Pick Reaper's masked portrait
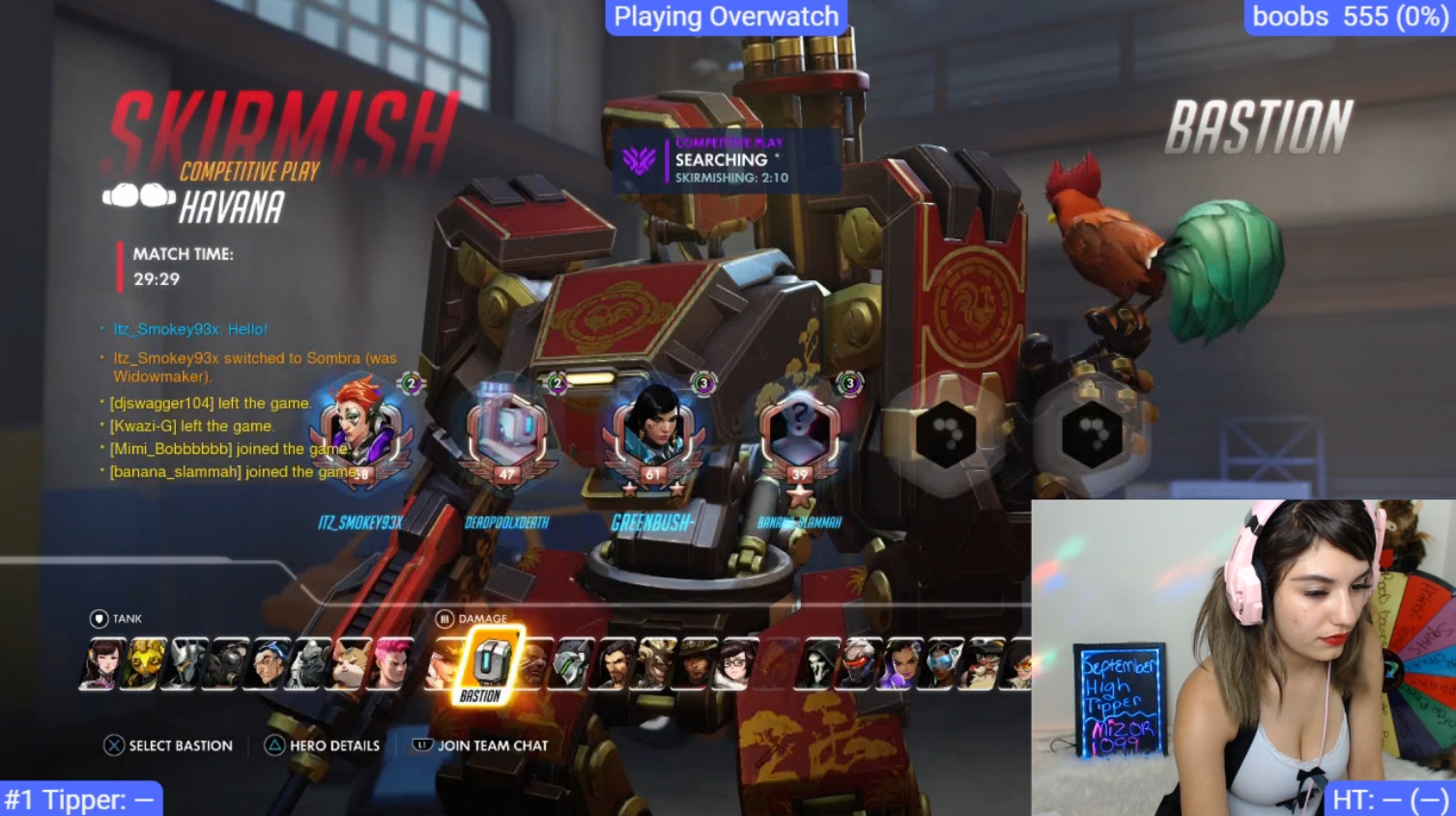This screenshot has width=1456, height=816. click(820, 665)
